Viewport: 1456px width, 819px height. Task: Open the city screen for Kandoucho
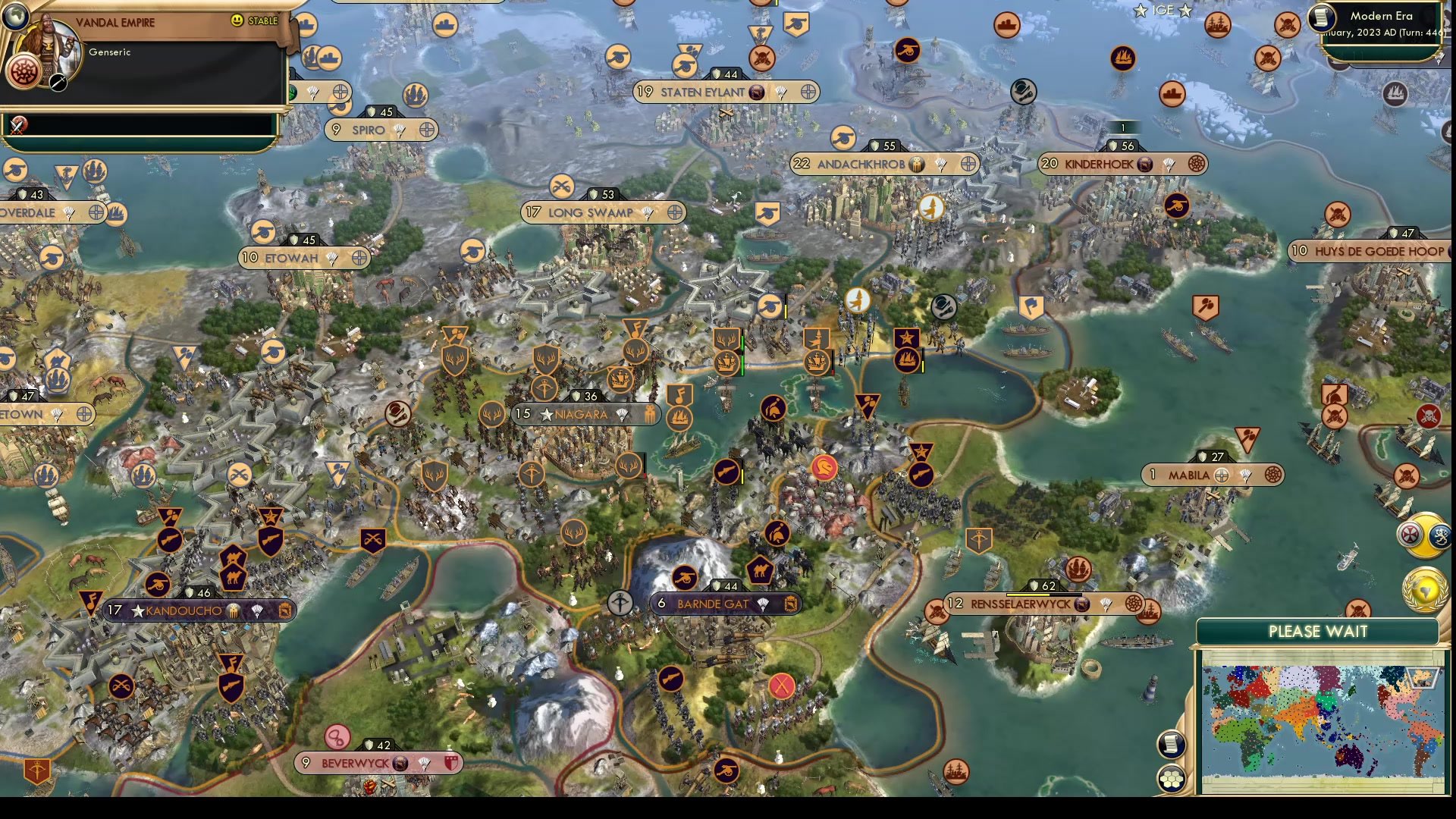[182, 610]
